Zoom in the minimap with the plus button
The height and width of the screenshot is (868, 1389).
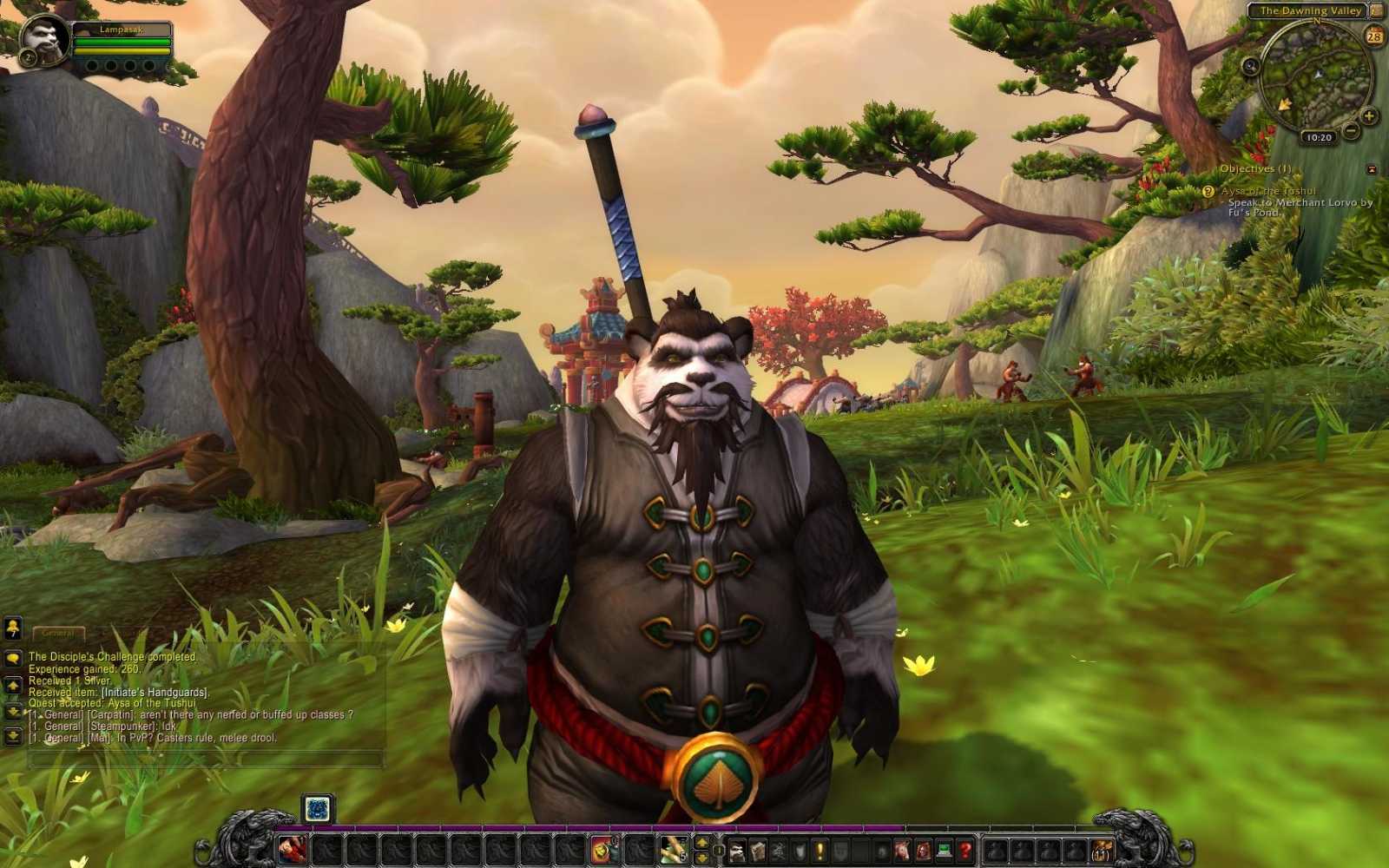1368,115
